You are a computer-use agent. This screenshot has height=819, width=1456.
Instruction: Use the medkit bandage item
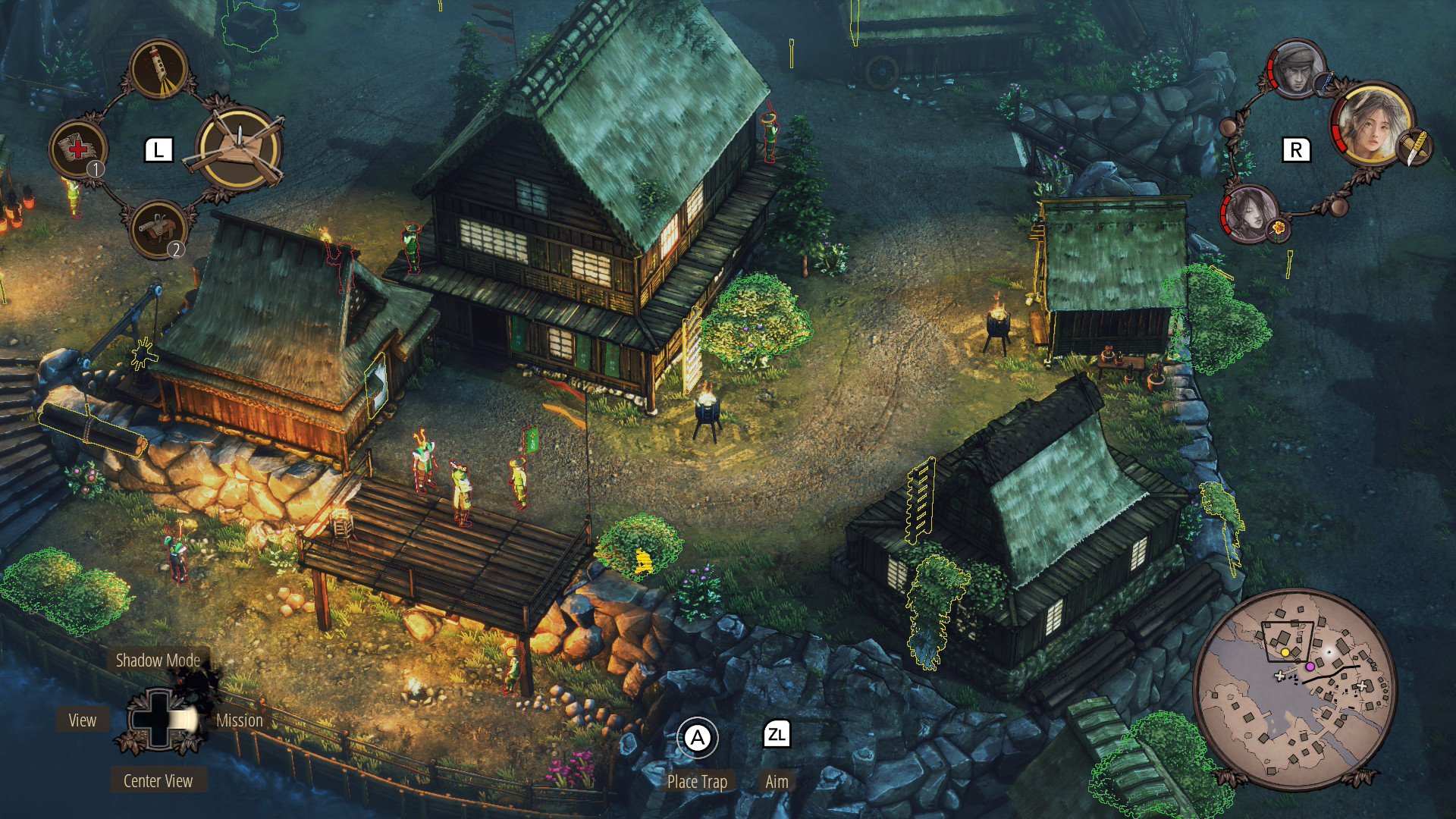tap(77, 148)
